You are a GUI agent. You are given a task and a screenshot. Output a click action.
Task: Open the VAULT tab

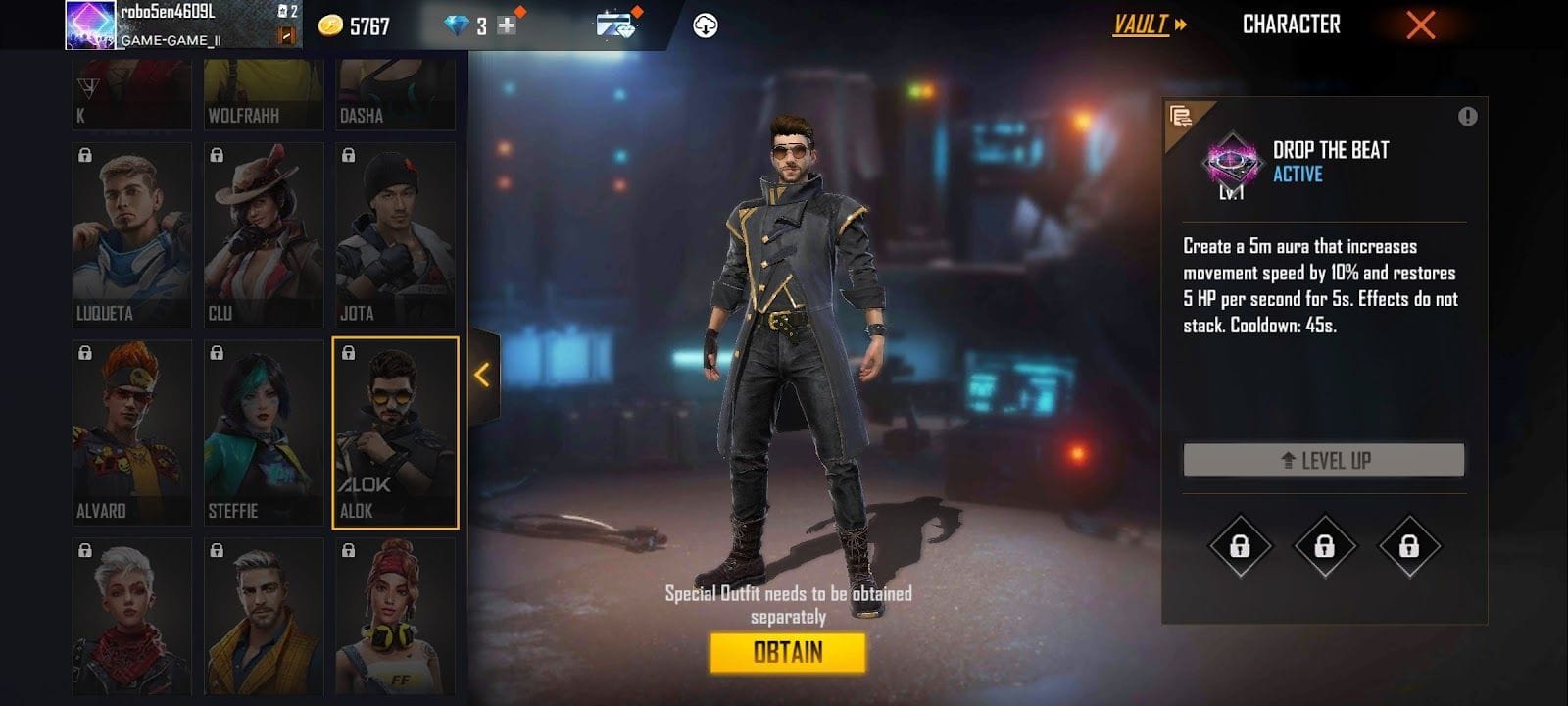[1142, 26]
